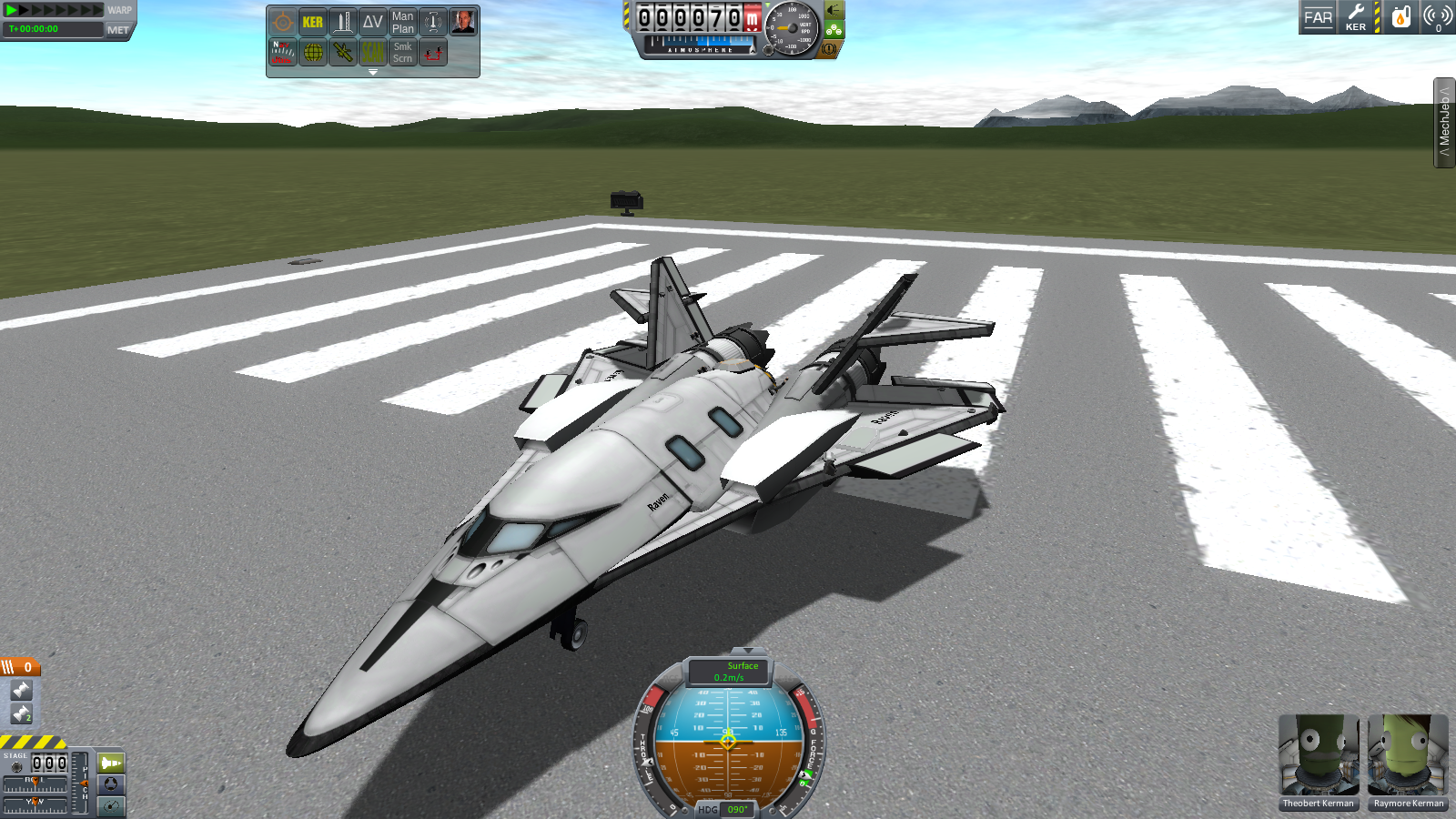Click the Nav Utils toolbar icon

282,52
